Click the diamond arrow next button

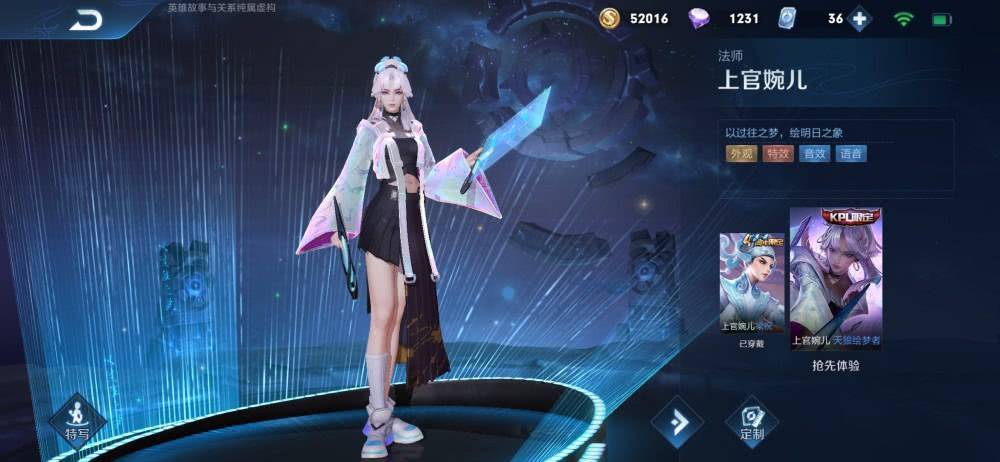coord(678,421)
